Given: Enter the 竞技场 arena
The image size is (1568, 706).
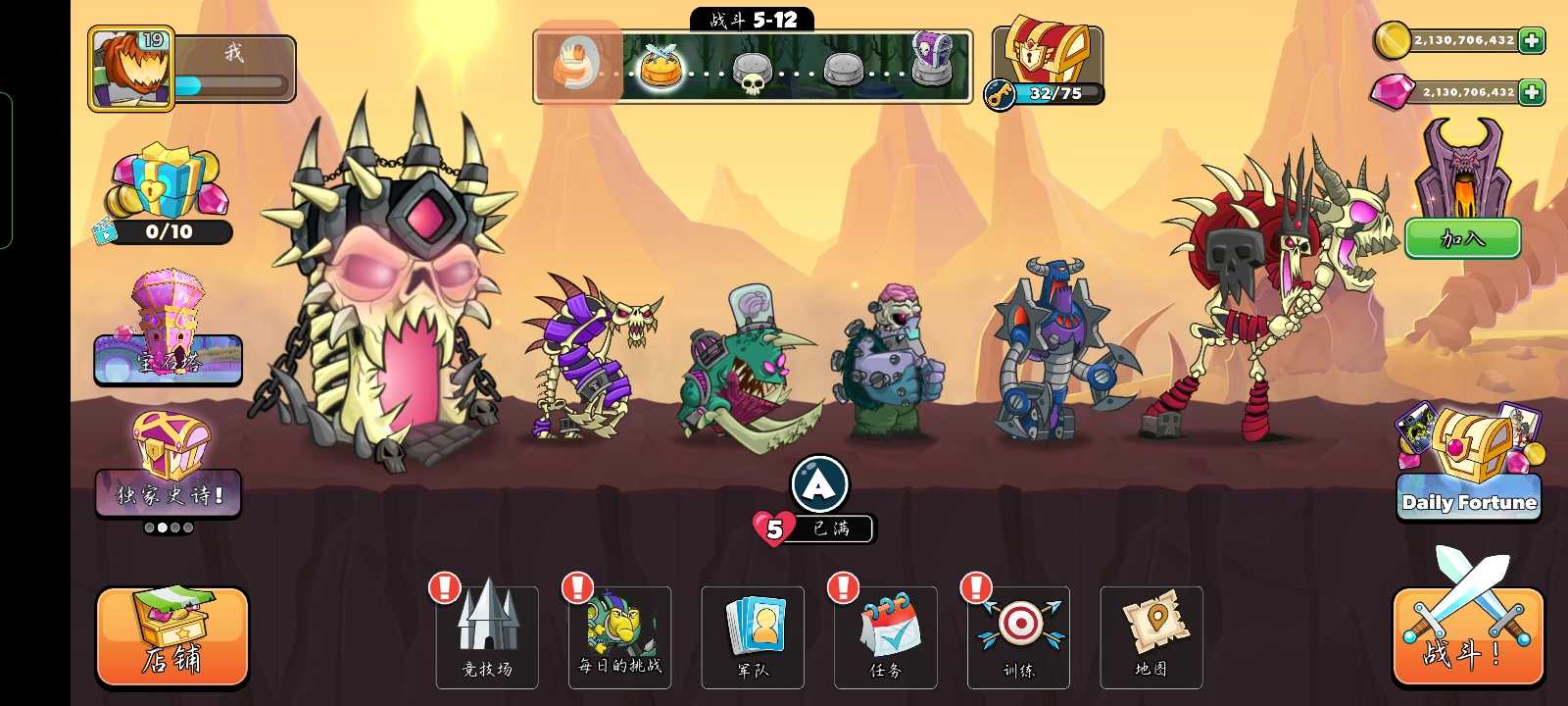Looking at the screenshot, I should pyautogui.click(x=487, y=636).
